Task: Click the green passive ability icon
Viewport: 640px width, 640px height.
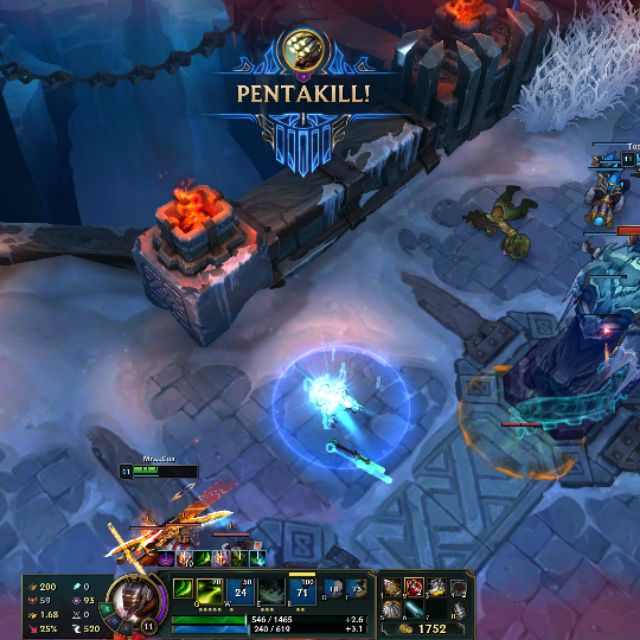Action: (x=182, y=587)
